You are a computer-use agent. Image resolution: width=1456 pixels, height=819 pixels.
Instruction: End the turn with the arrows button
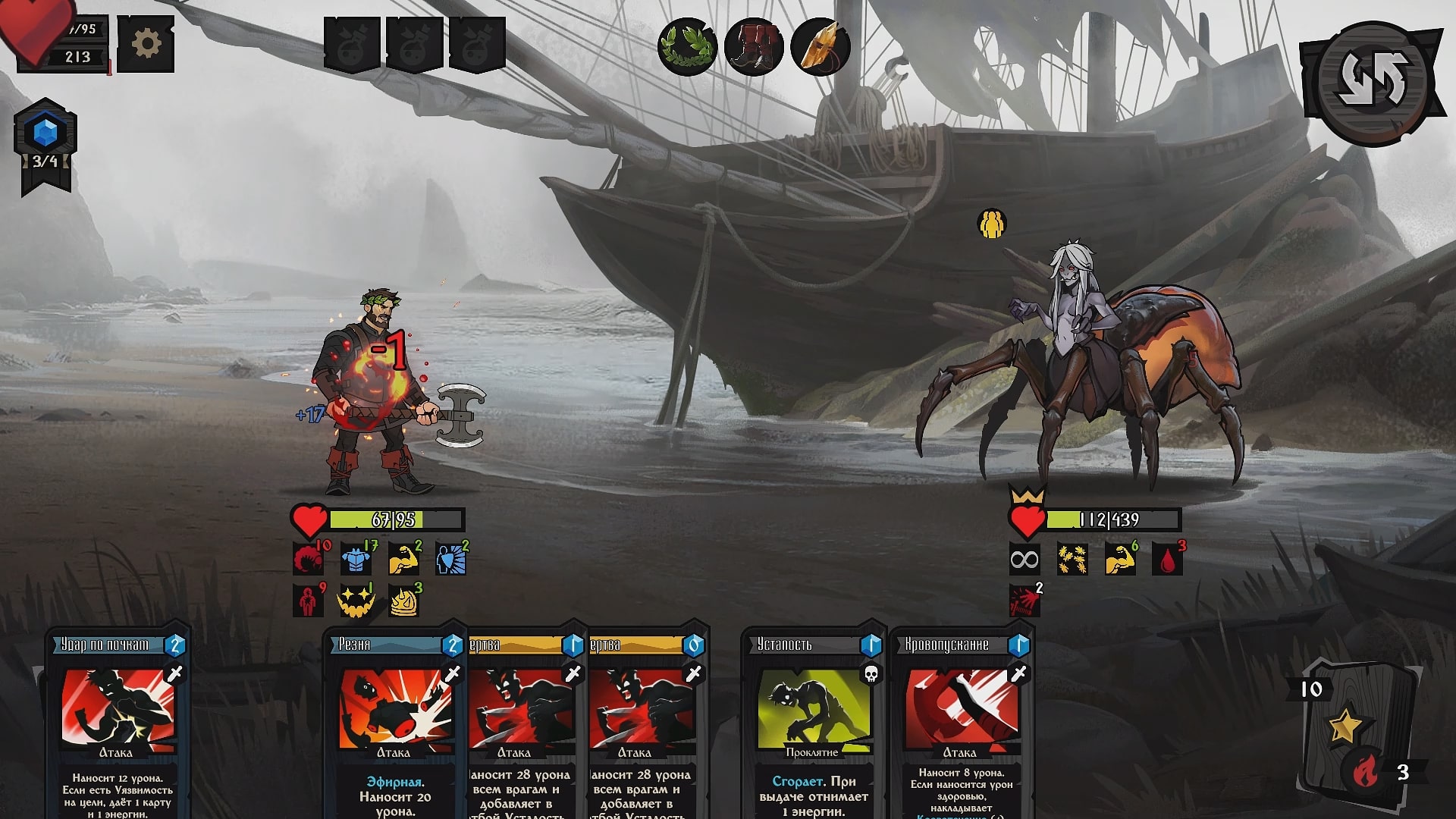coord(1372,80)
